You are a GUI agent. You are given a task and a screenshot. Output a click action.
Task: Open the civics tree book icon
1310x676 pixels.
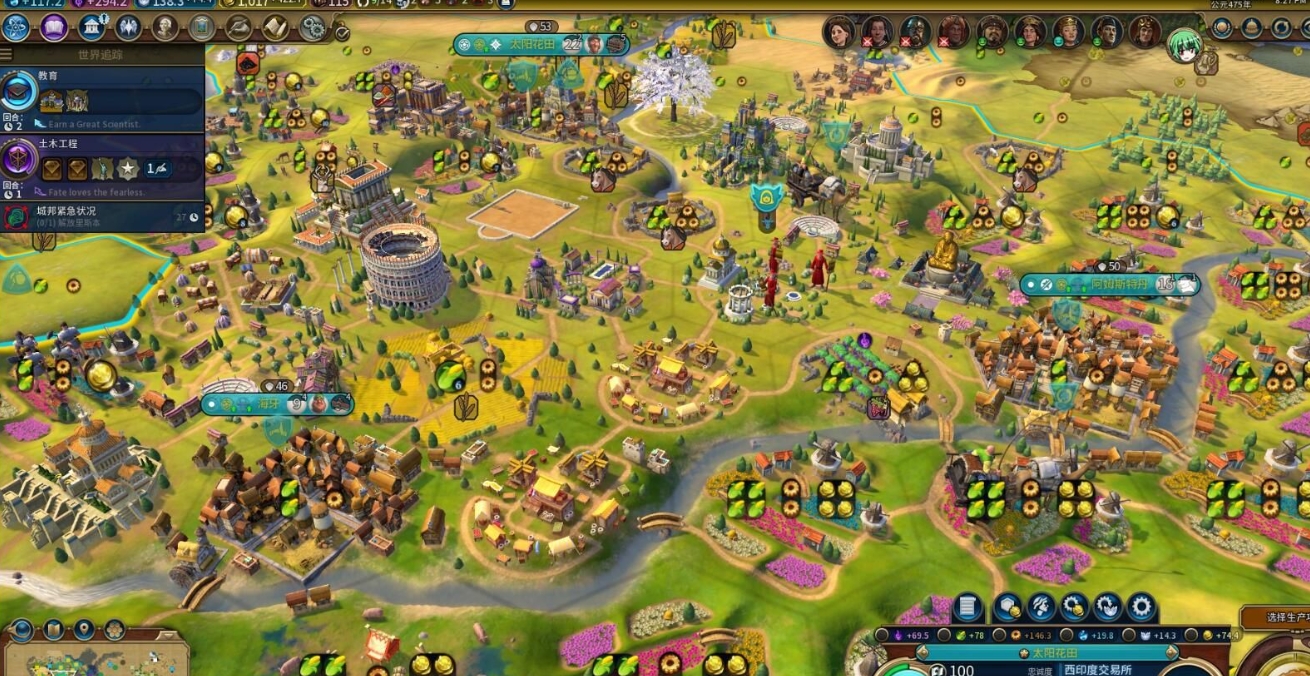point(54,27)
